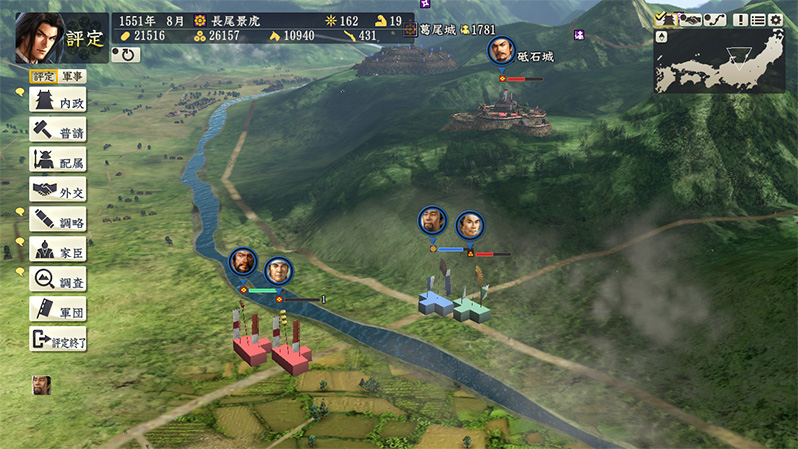The height and width of the screenshot is (449, 798).
Task: Open settings with the gear icon
Action: coord(775,19)
